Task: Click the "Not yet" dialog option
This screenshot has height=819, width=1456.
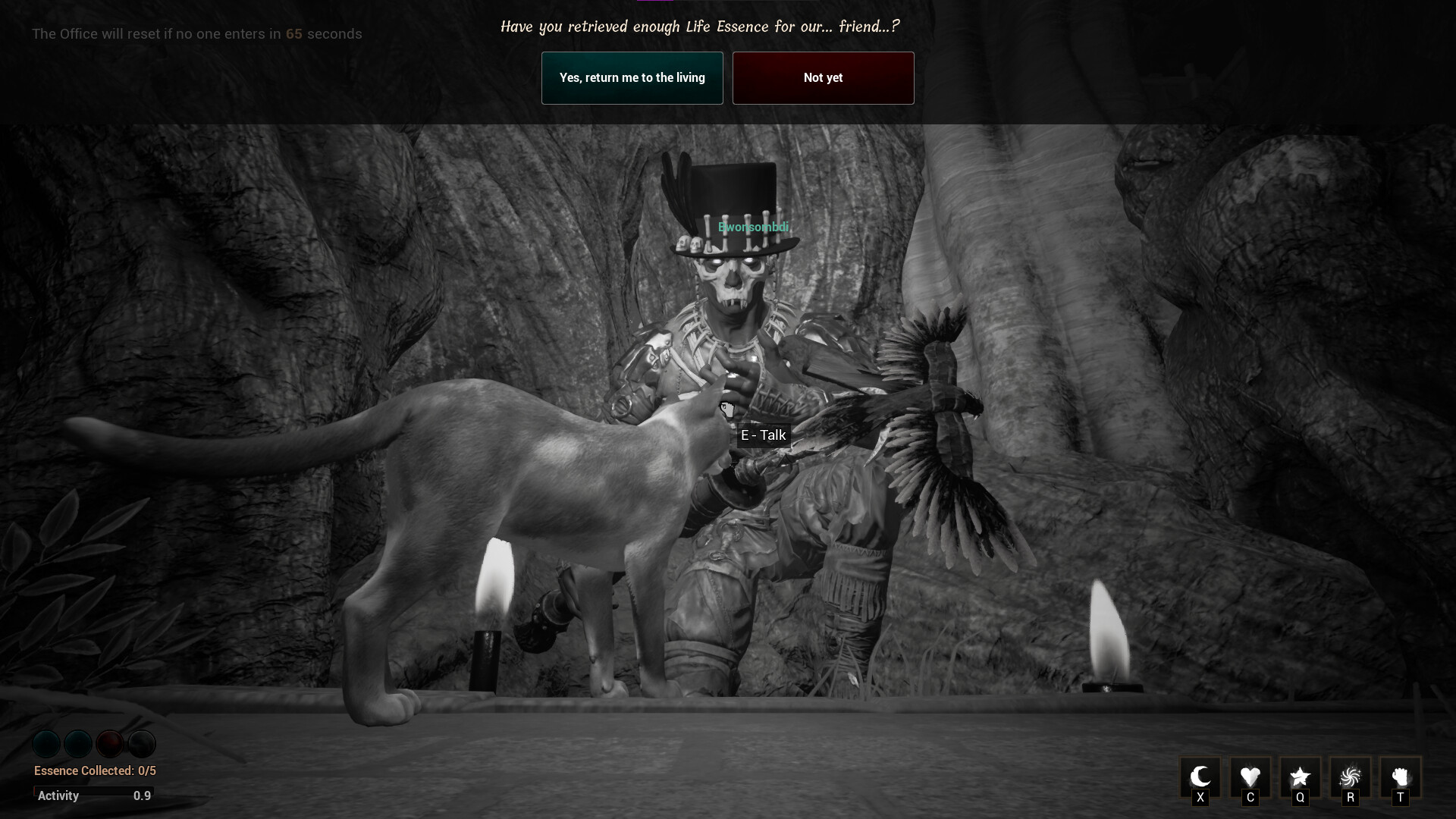Action: point(823,77)
